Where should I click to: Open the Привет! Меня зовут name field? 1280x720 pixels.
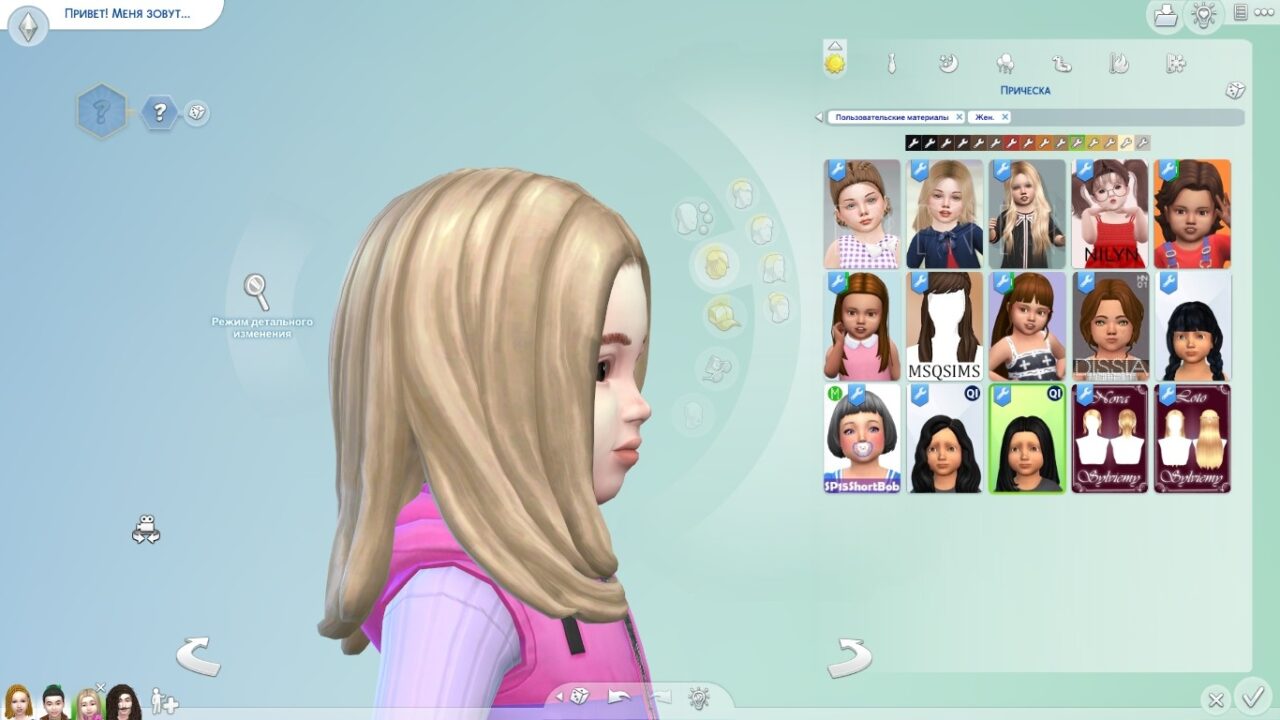127,15
